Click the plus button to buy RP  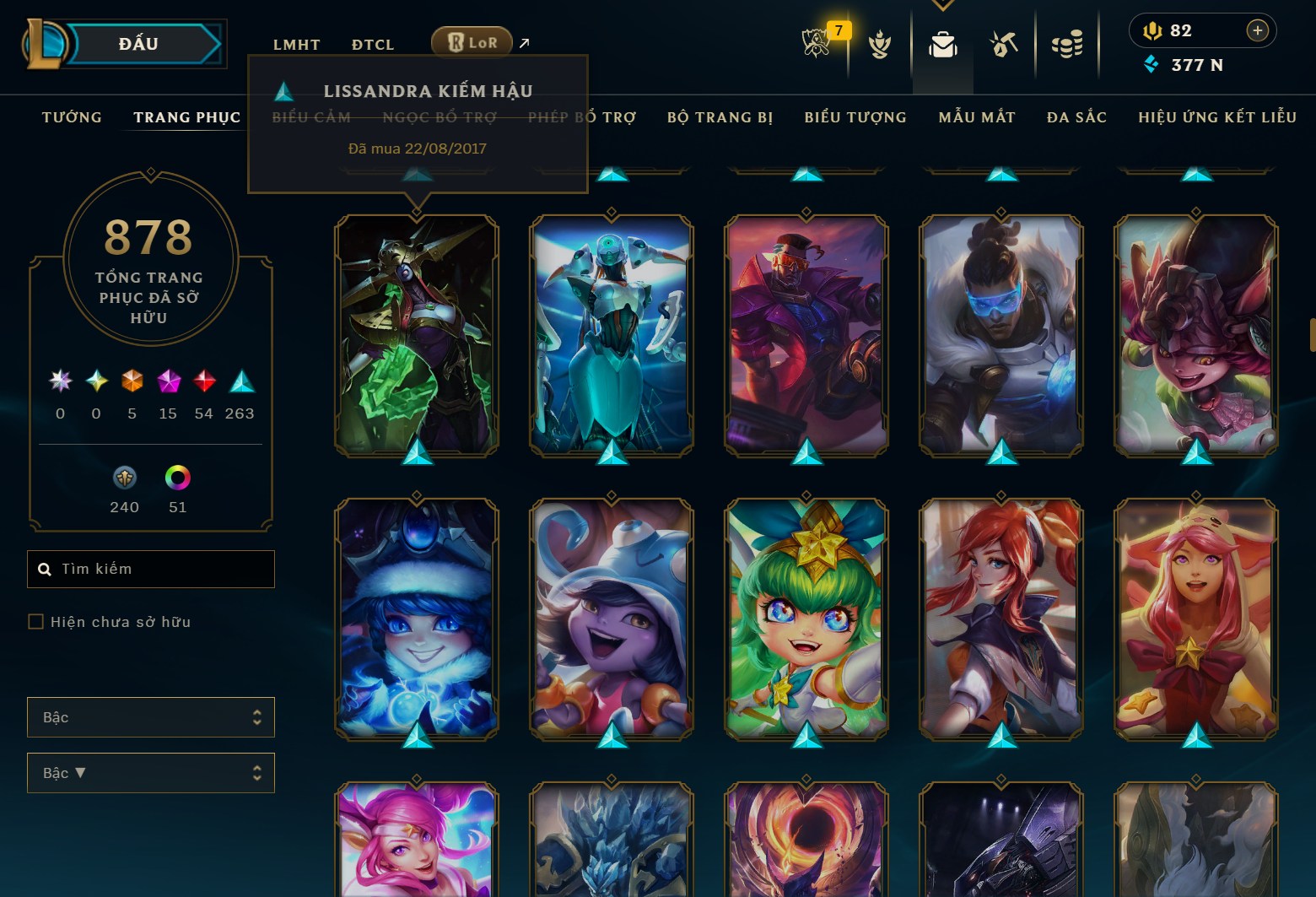coord(1257,30)
